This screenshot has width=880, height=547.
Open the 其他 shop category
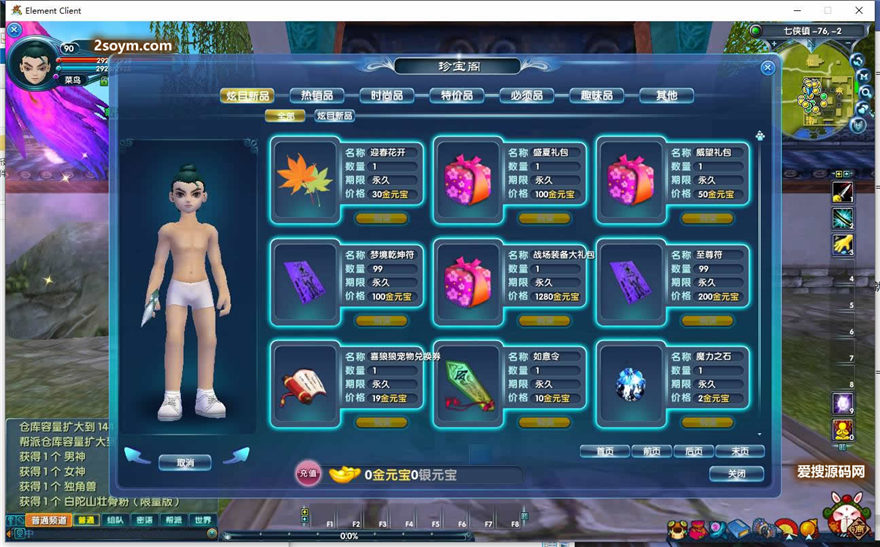tap(666, 95)
